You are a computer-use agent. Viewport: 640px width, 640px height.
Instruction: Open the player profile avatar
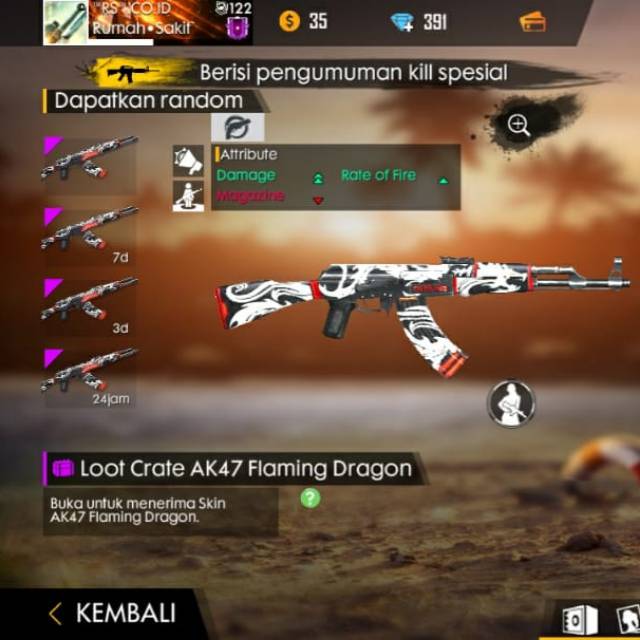(x=66, y=23)
